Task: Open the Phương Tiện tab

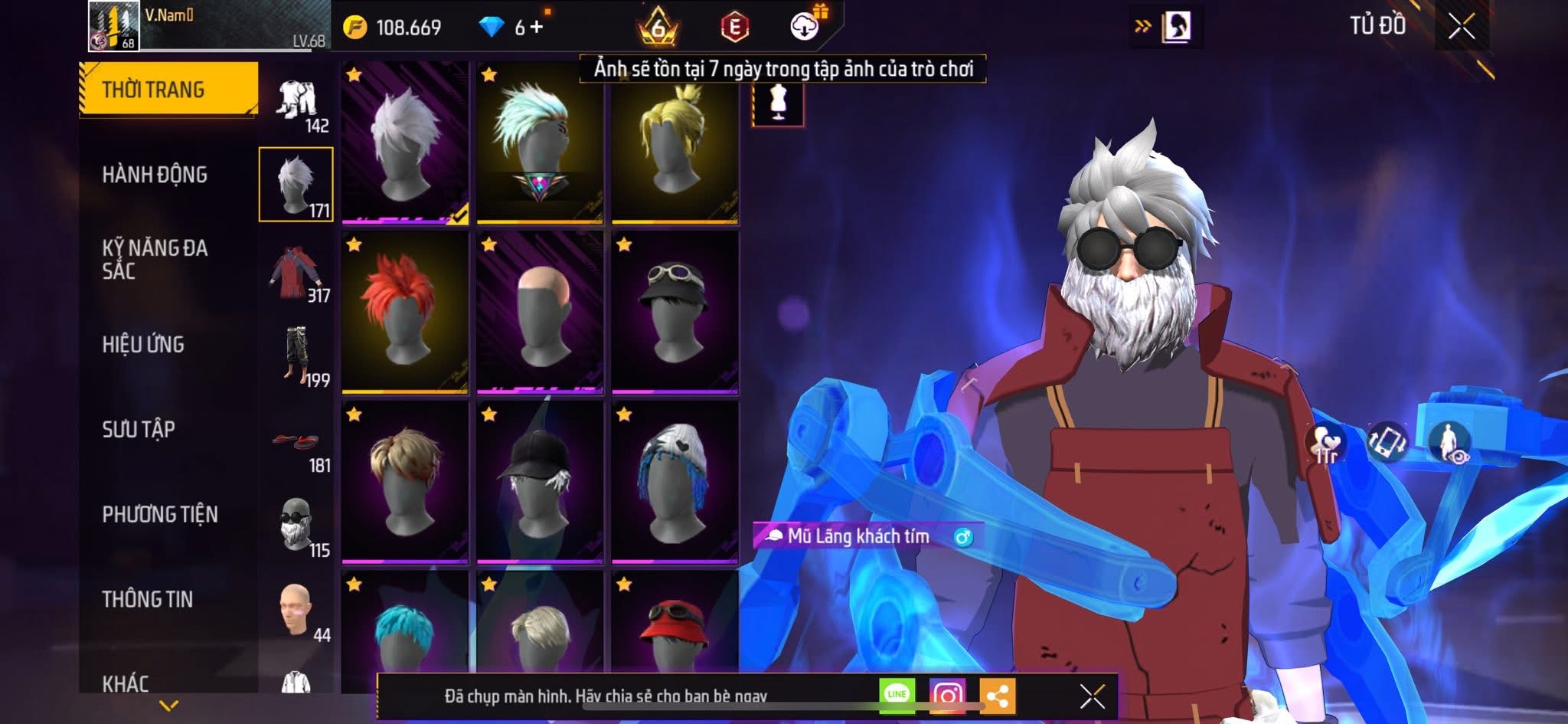Action: (160, 514)
